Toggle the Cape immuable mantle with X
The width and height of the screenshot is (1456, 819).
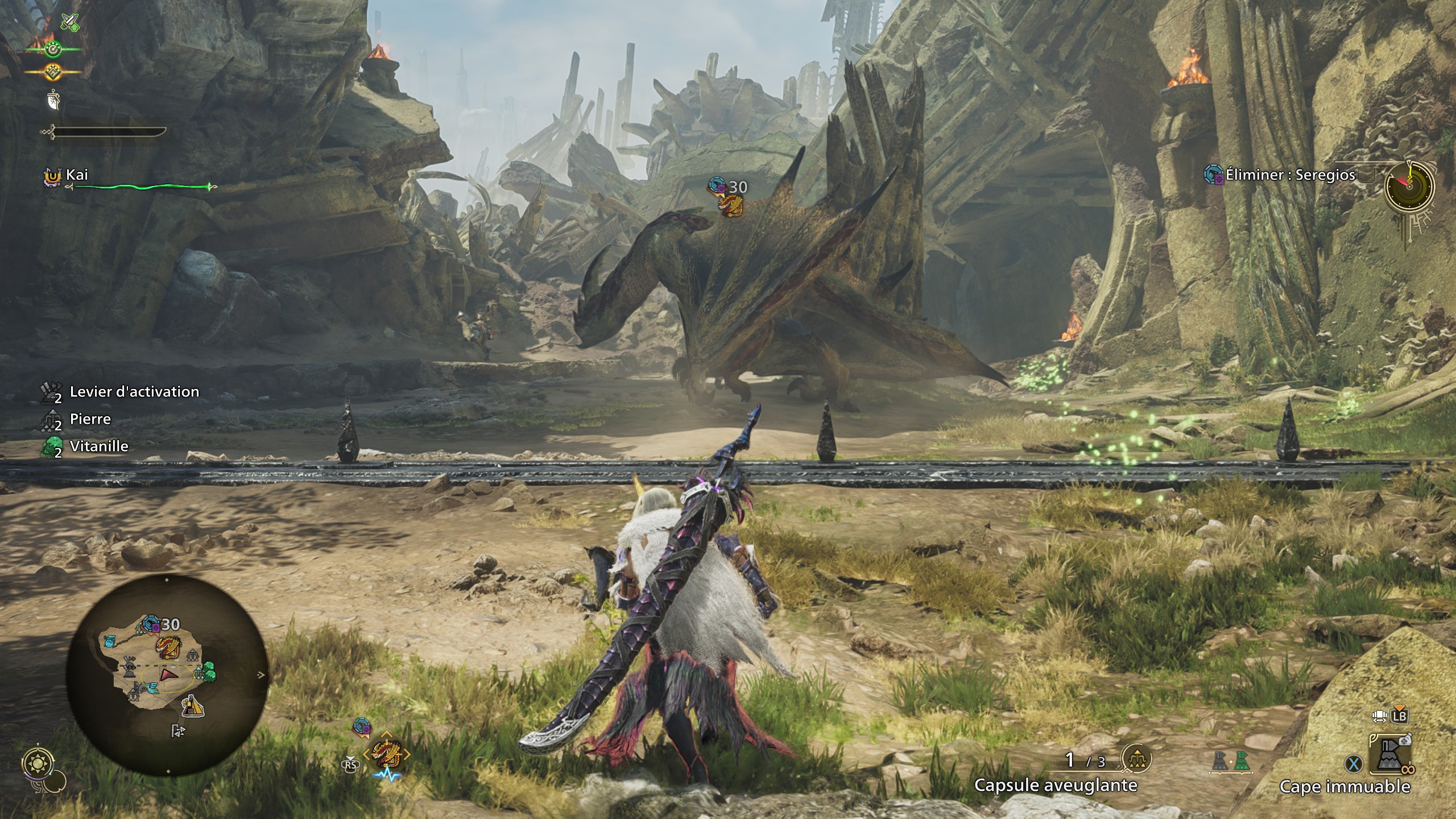[x=1352, y=762]
